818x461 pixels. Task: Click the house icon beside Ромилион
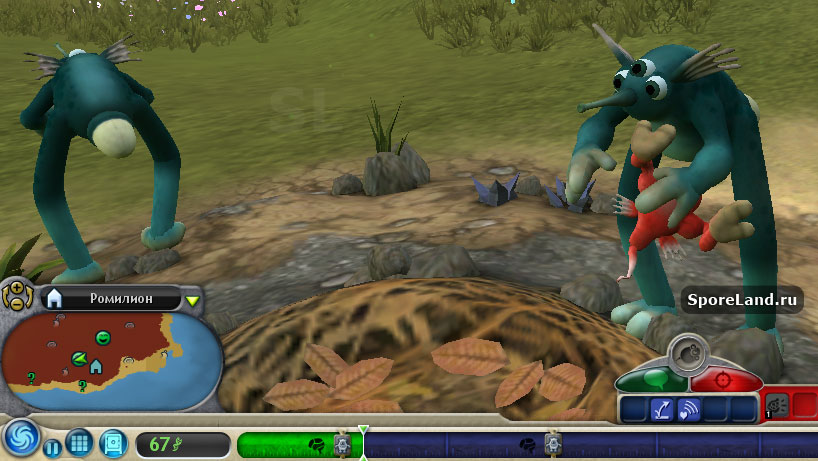click(55, 298)
